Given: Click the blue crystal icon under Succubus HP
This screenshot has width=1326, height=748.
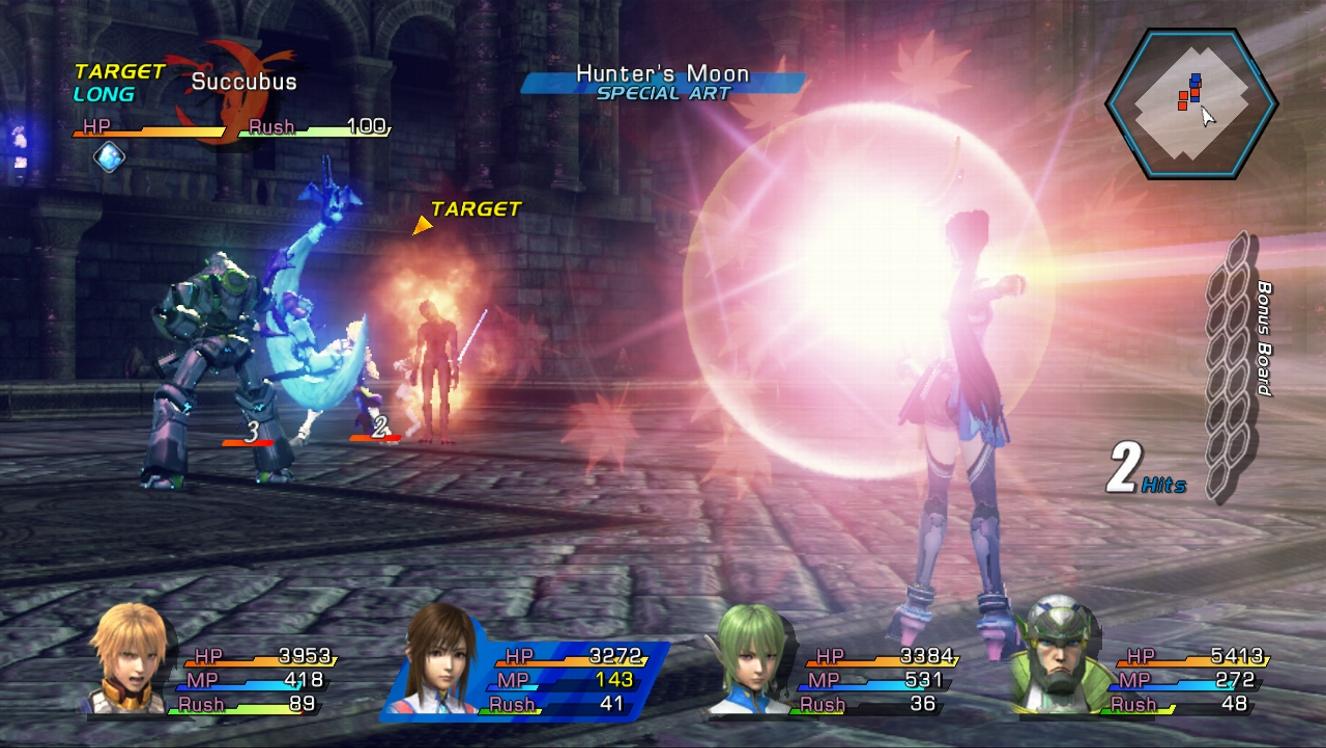Looking at the screenshot, I should point(108,157).
